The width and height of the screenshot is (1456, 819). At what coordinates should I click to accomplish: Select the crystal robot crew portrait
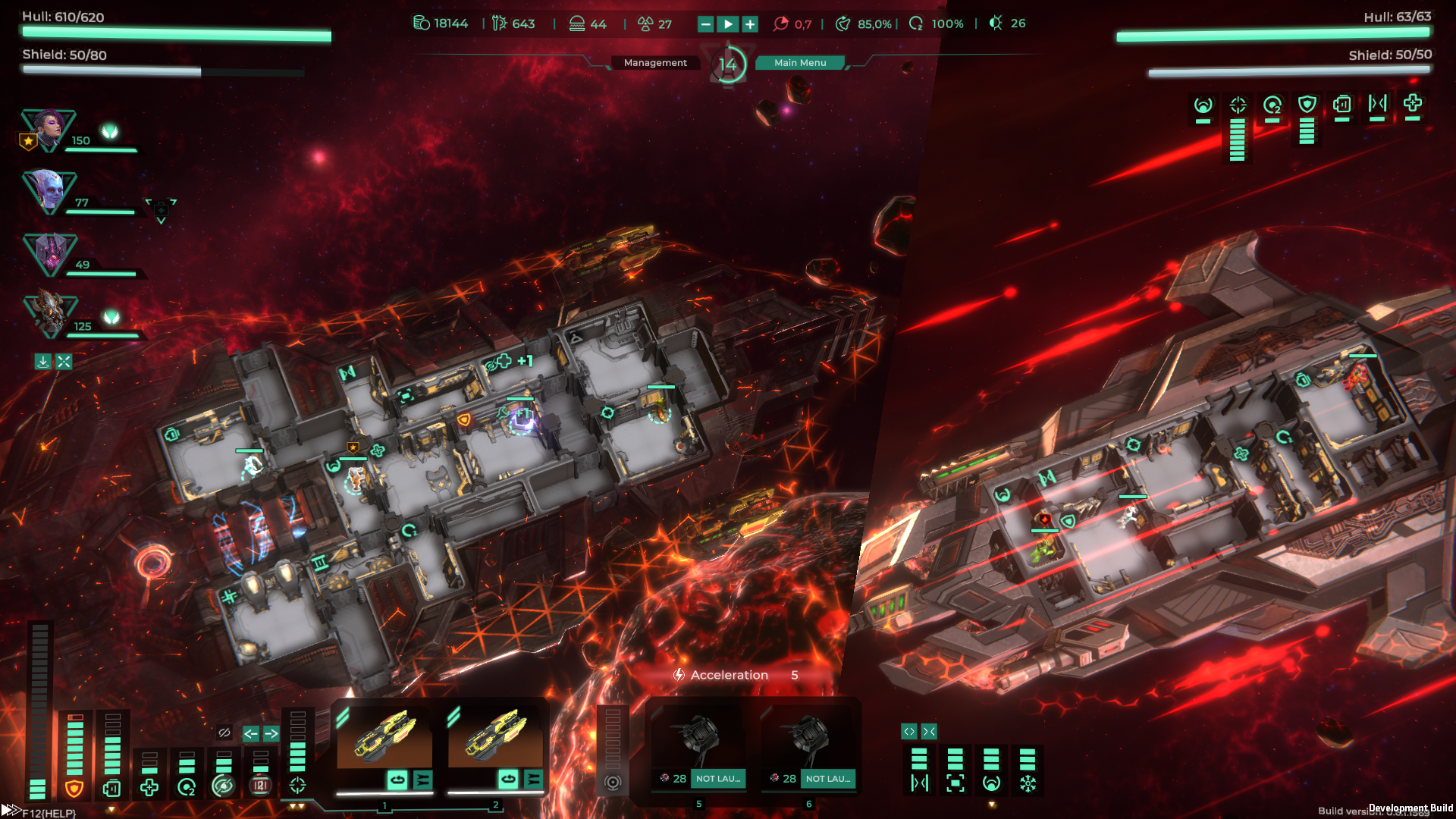pyautogui.click(x=50, y=253)
